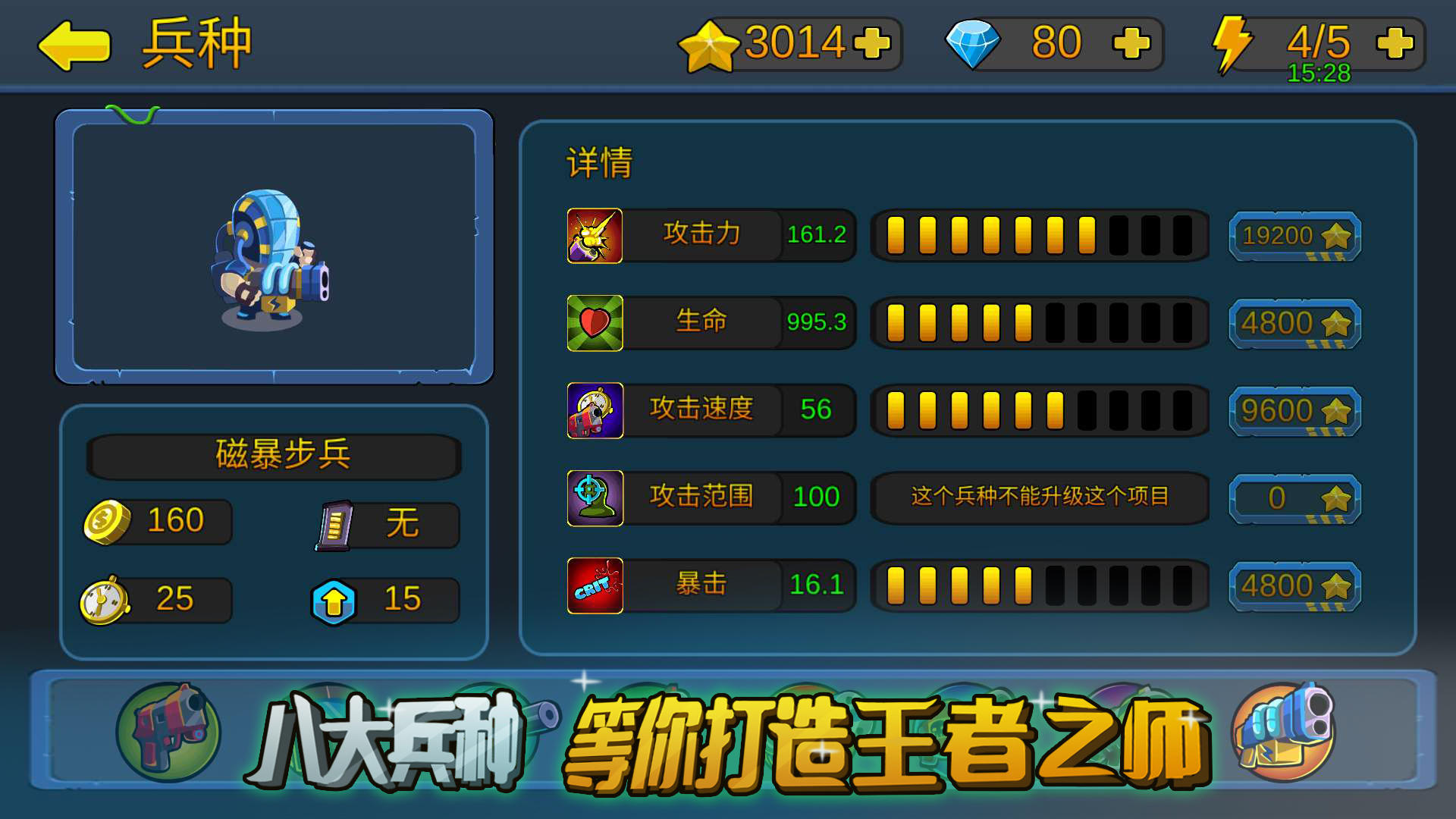The height and width of the screenshot is (819, 1456).
Task: Click the attack speed (攻击速度) stopwatch icon
Action: point(595,410)
